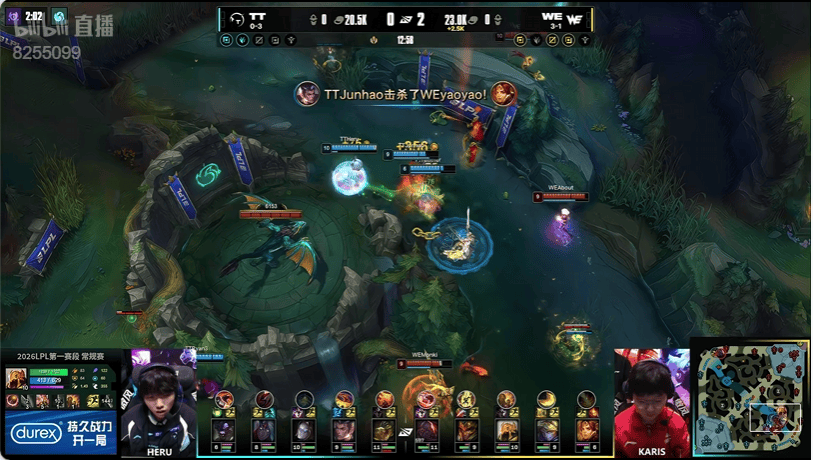
Task: Select the HERU player camera feed
Action: pyautogui.click(x=160, y=402)
